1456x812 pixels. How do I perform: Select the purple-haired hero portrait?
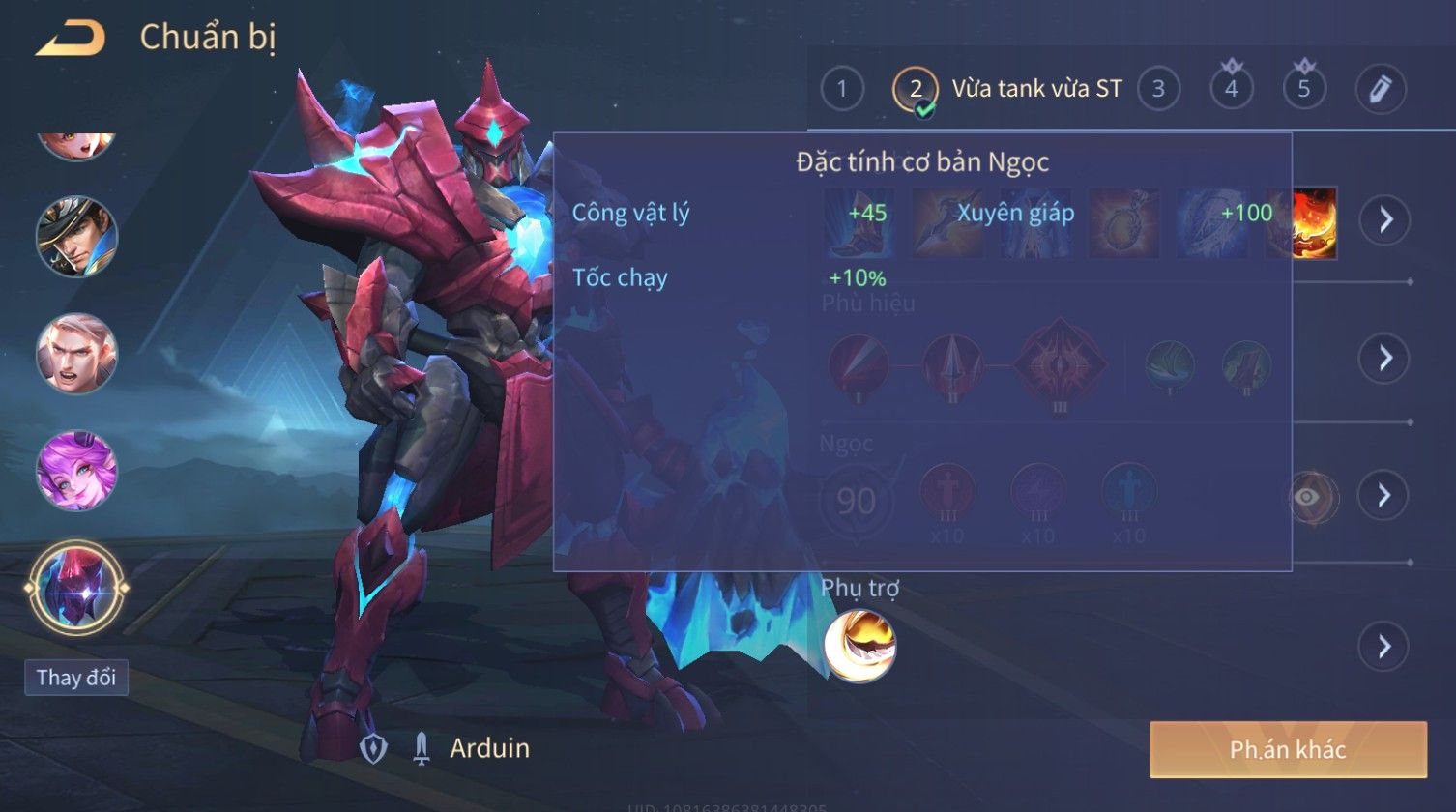pos(76,471)
